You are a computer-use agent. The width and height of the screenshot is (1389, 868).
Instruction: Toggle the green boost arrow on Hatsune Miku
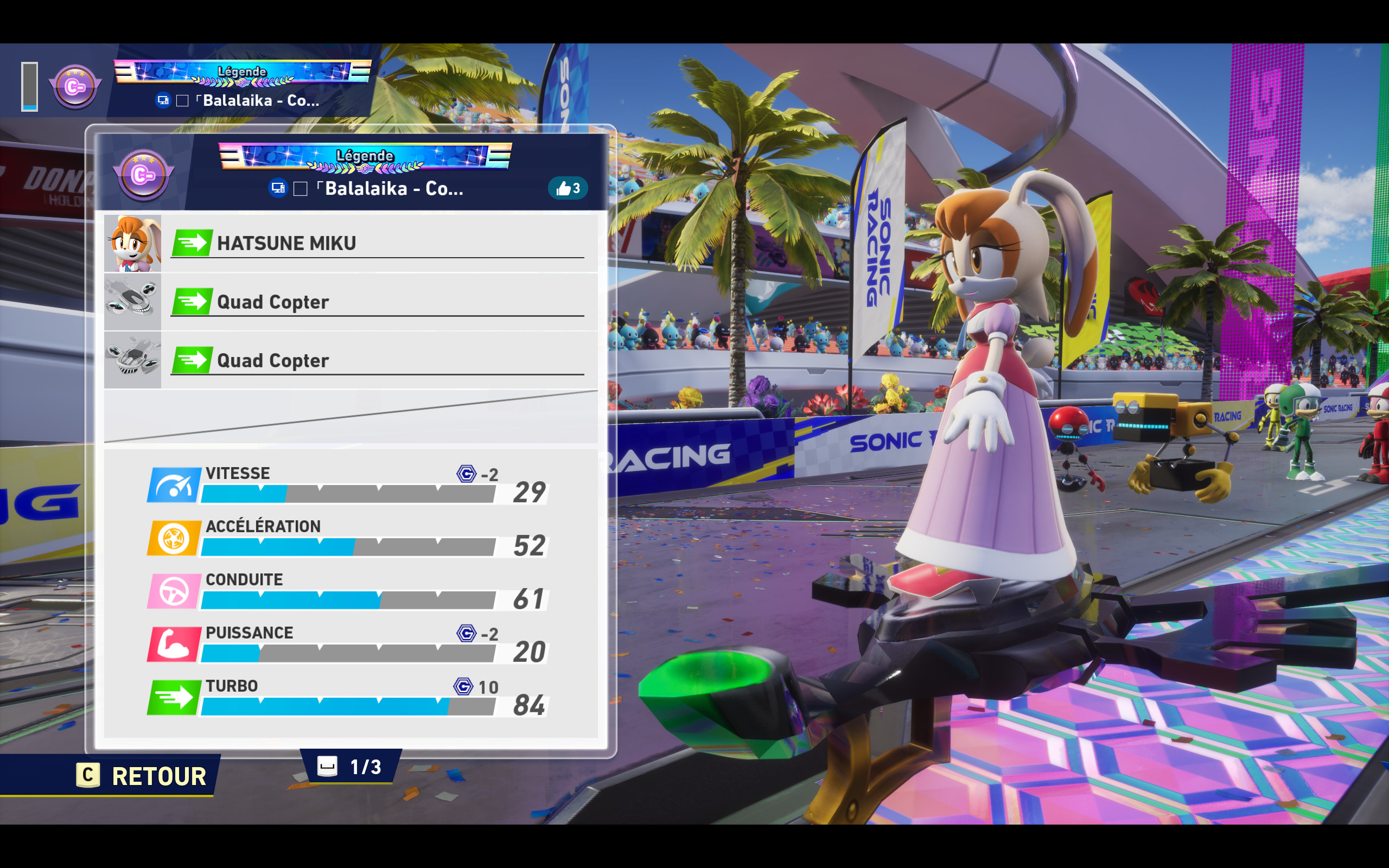point(192,243)
